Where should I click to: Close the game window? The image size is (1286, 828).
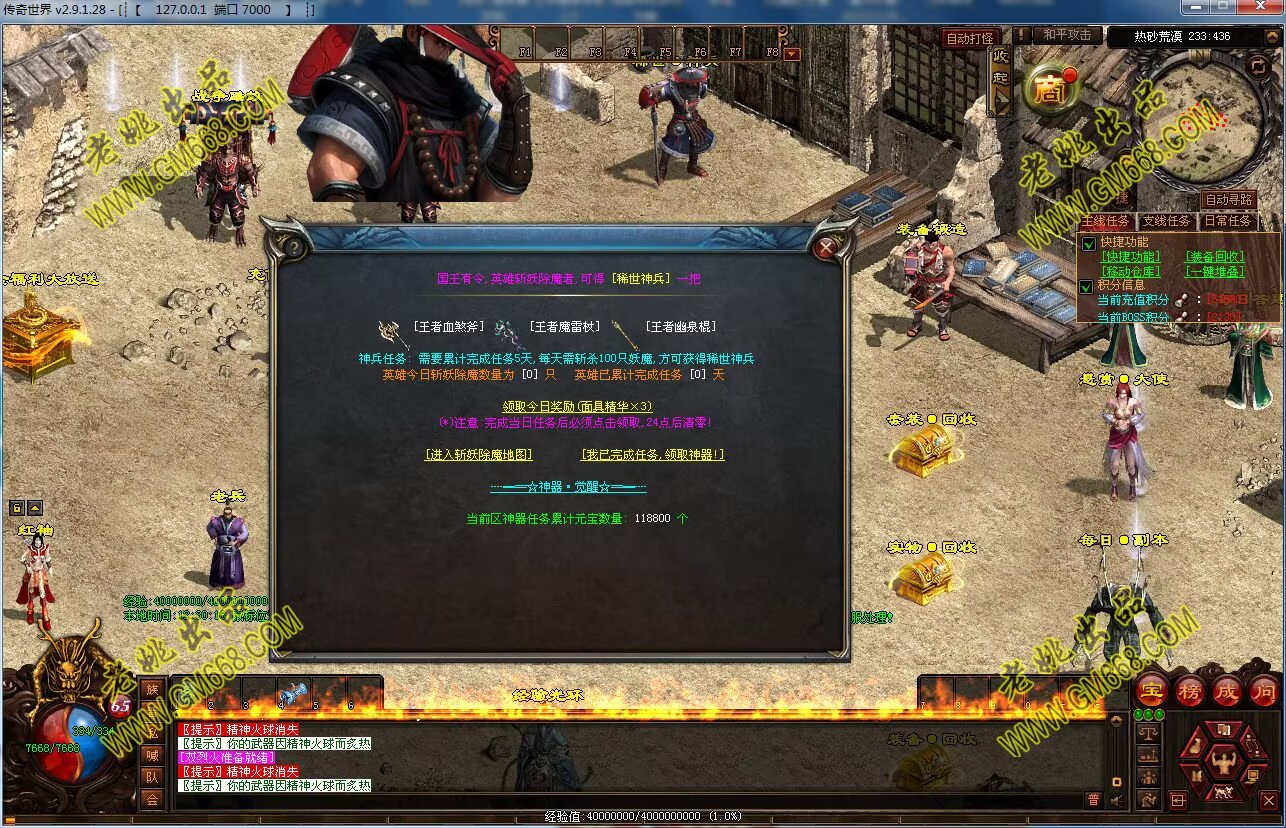pos(1262,7)
